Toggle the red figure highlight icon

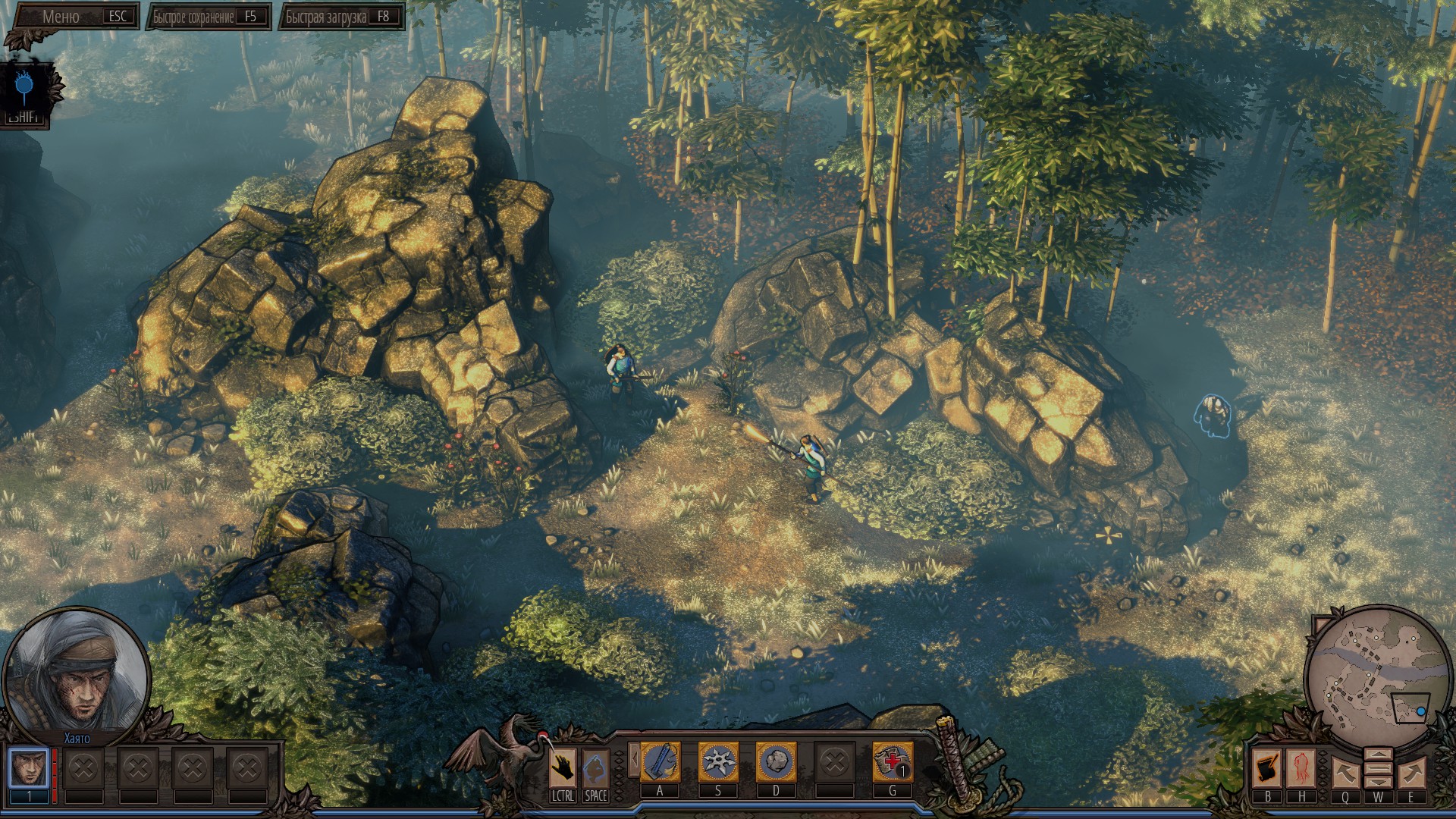click(x=1301, y=767)
